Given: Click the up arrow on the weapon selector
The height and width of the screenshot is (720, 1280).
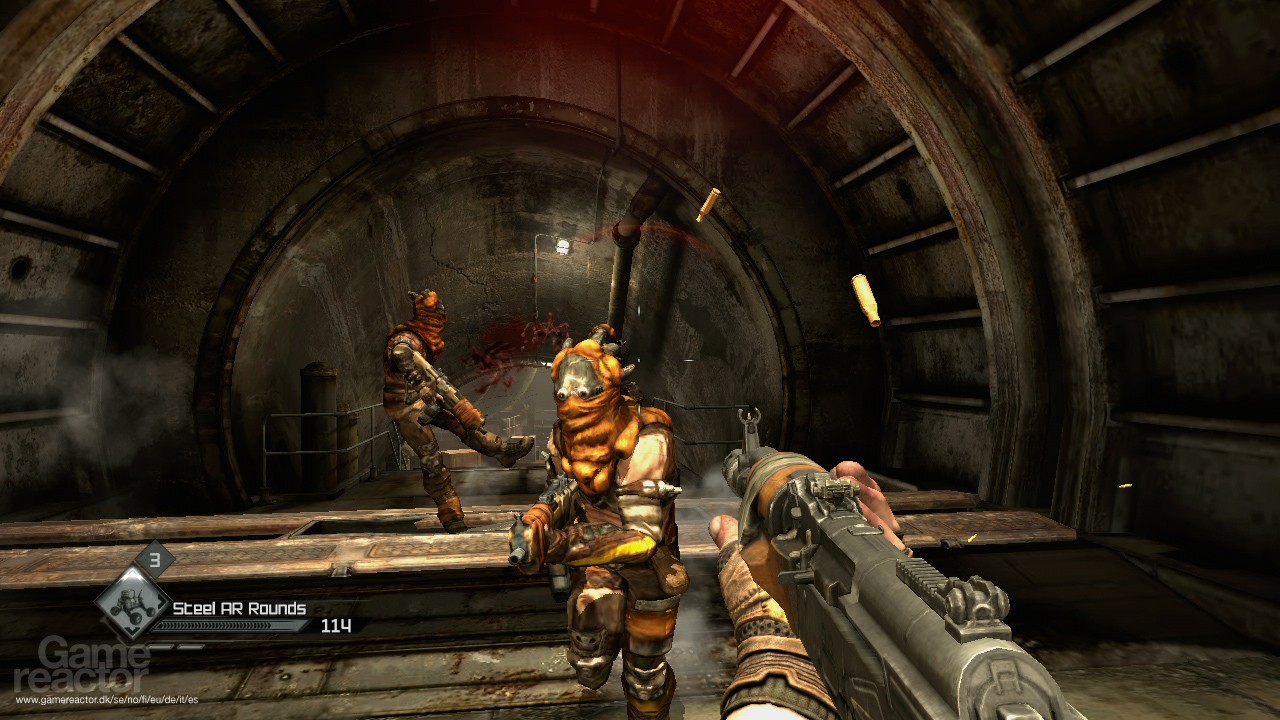Looking at the screenshot, I should pyautogui.click(x=131, y=572).
